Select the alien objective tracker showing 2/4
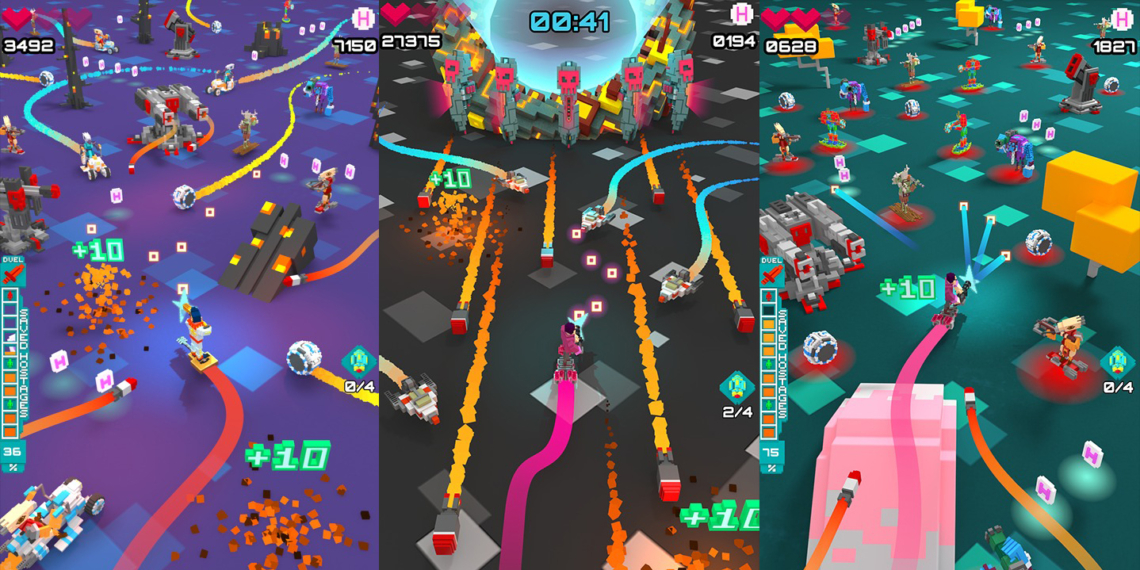The width and height of the screenshot is (1140, 570). click(738, 388)
